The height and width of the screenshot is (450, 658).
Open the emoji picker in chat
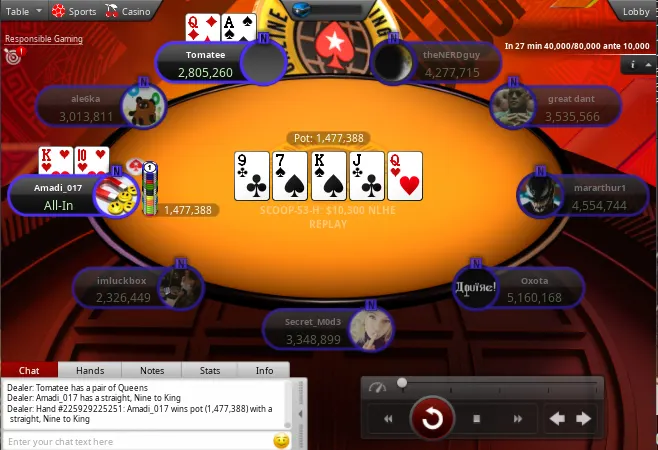(x=281, y=441)
